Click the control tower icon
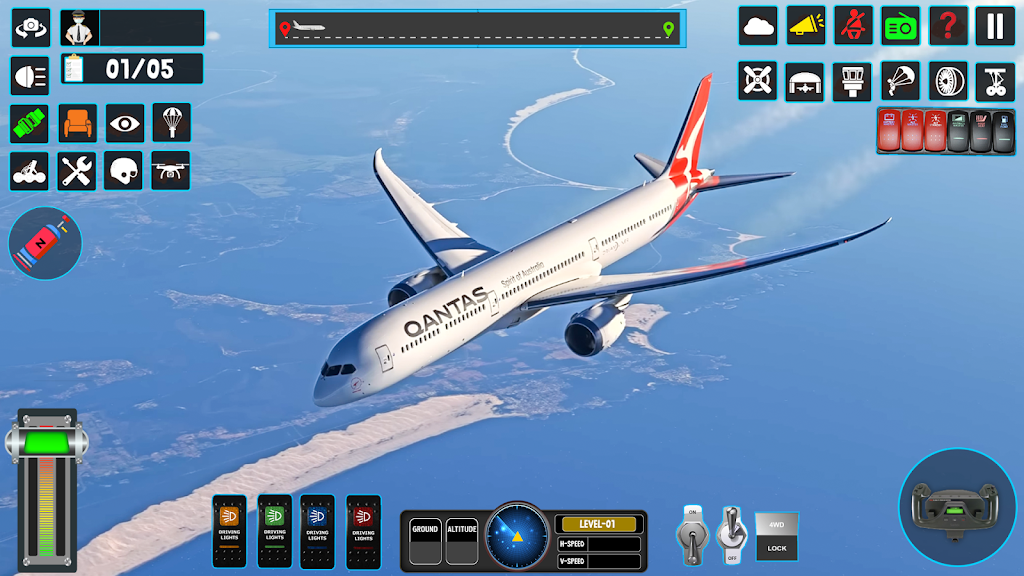 (852, 81)
